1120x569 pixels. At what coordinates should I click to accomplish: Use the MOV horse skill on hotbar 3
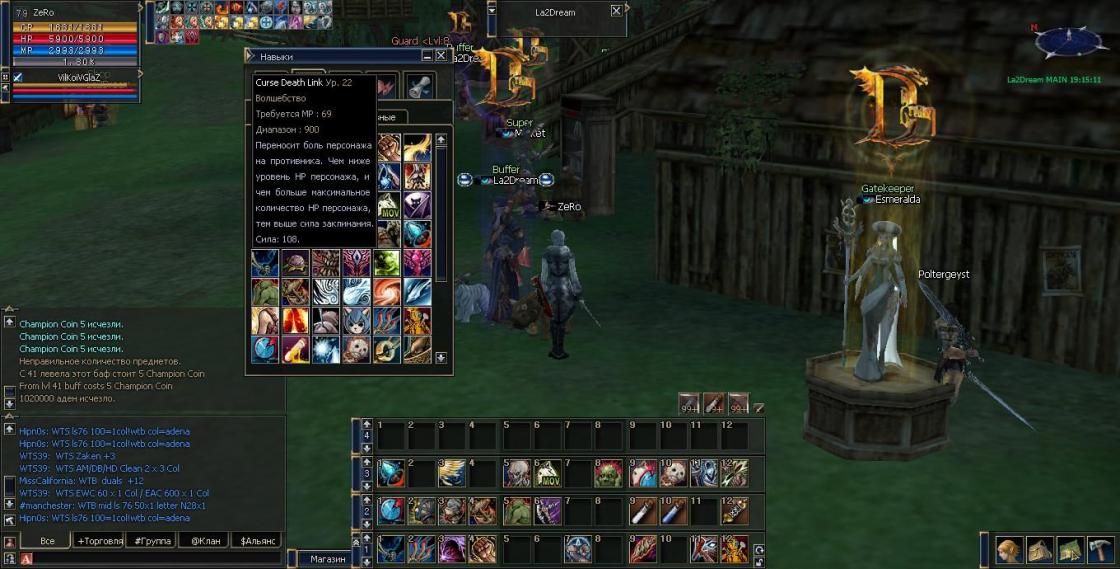(547, 473)
